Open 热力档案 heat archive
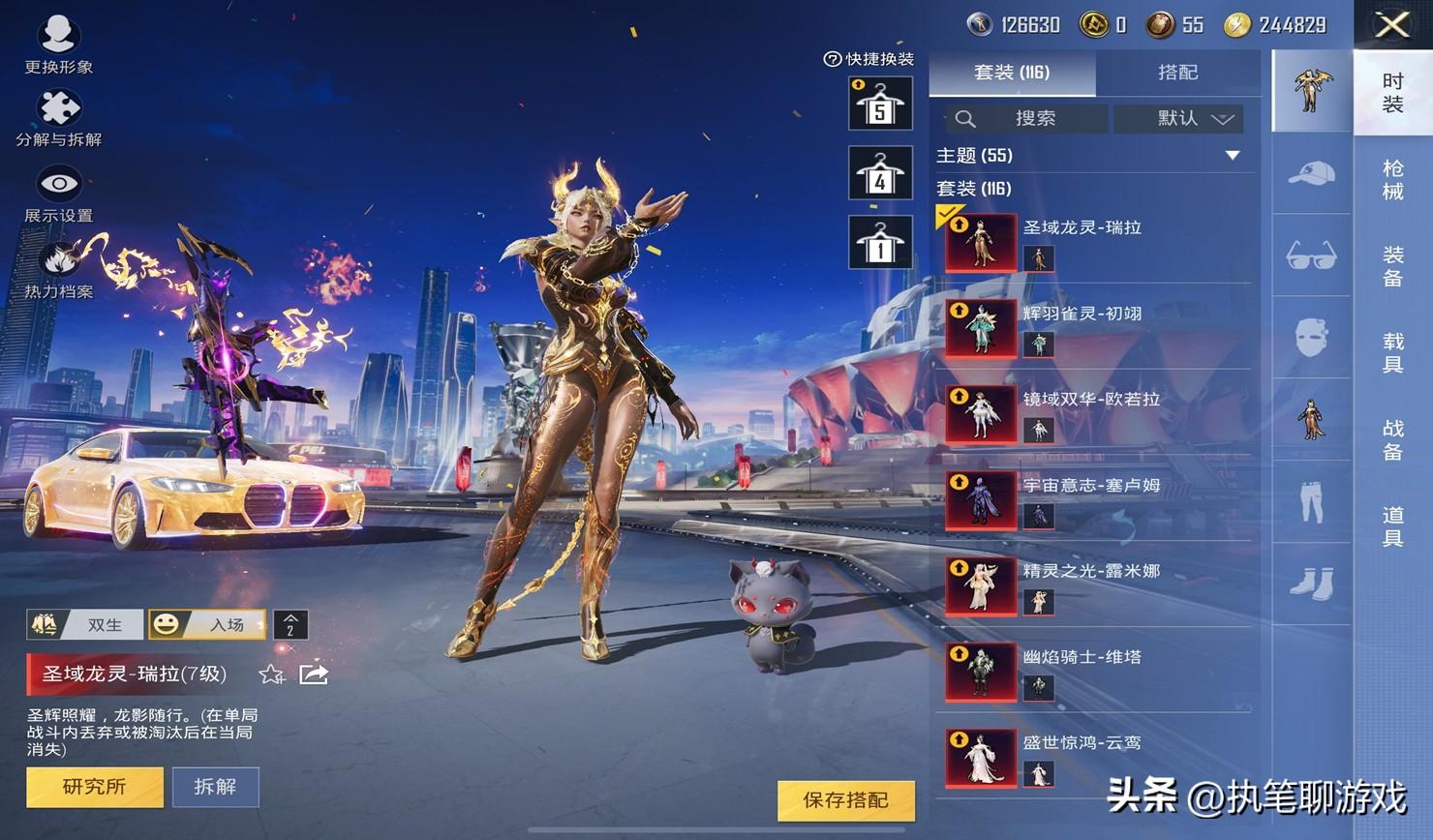 tap(58, 268)
